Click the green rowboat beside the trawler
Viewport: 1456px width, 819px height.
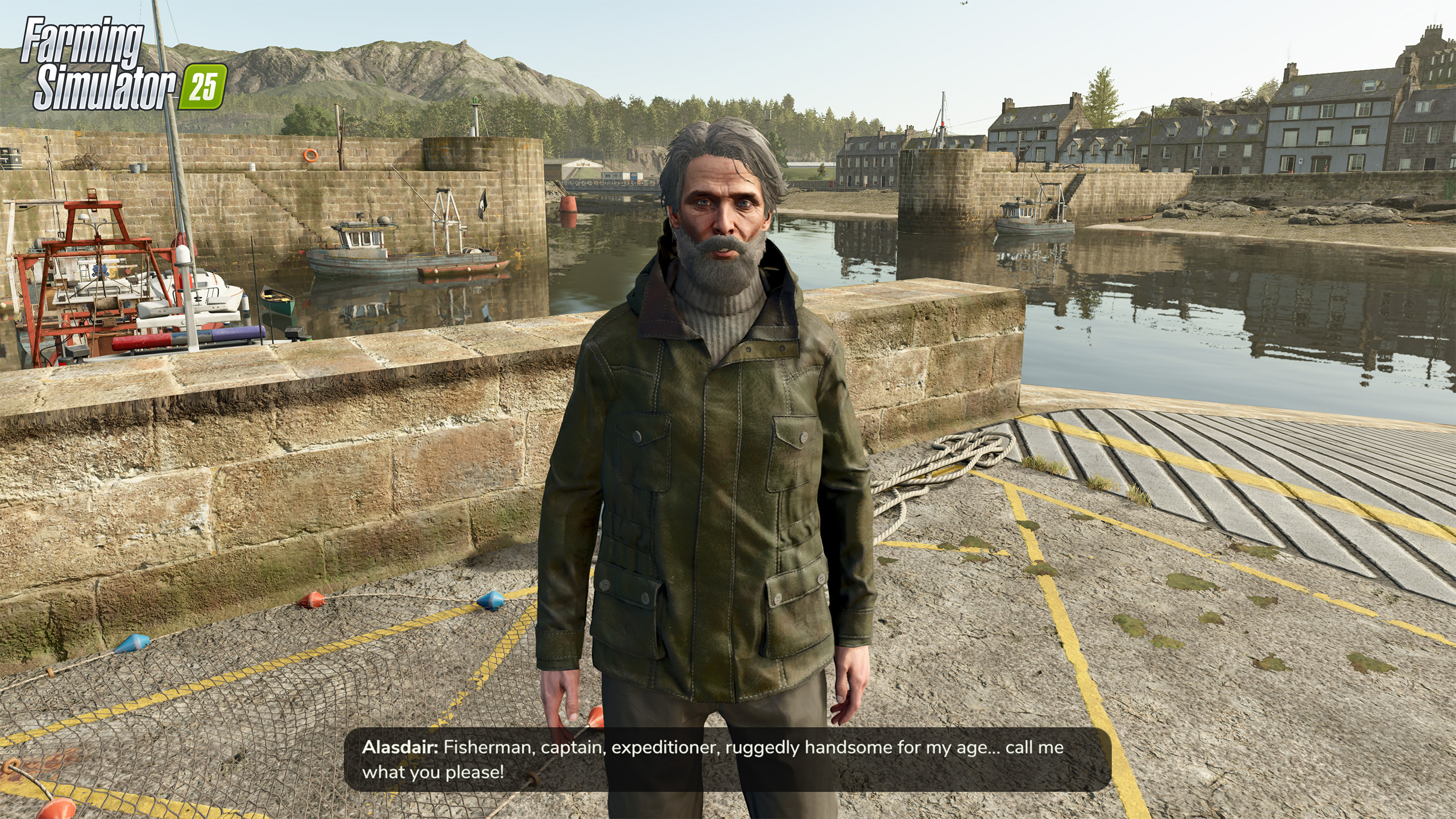(x=278, y=302)
